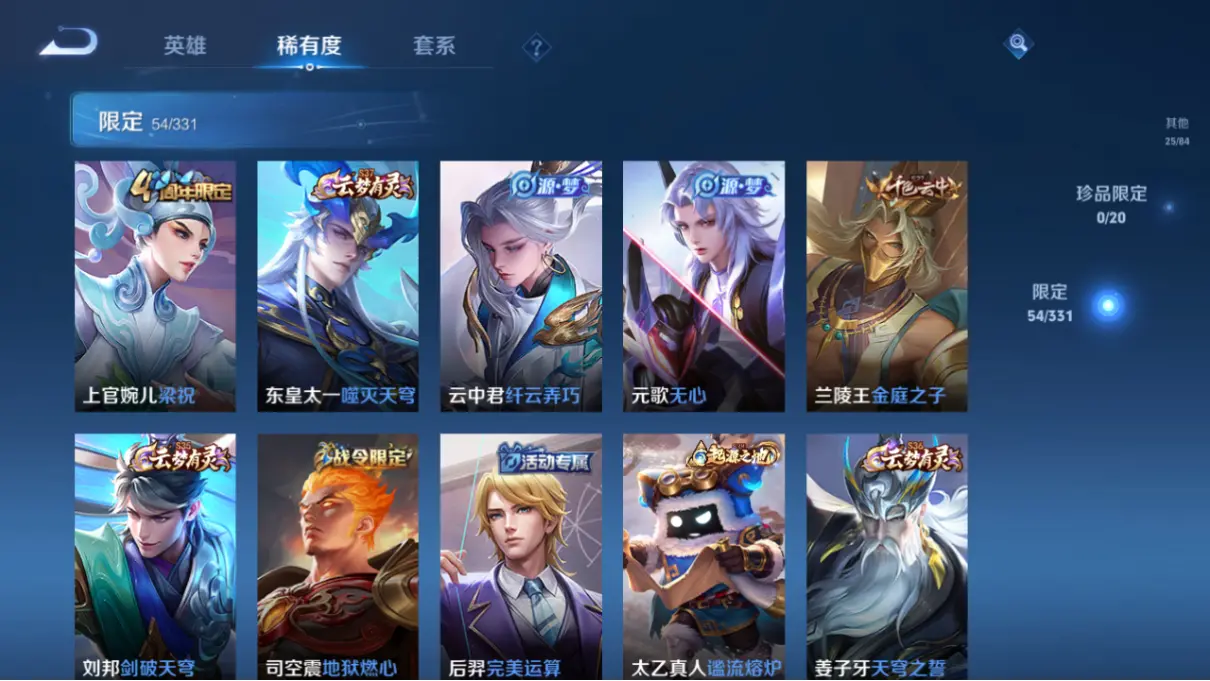Image resolution: width=1210 pixels, height=681 pixels.
Task: Jump to the 其他 25/84 category
Action: point(1176,131)
